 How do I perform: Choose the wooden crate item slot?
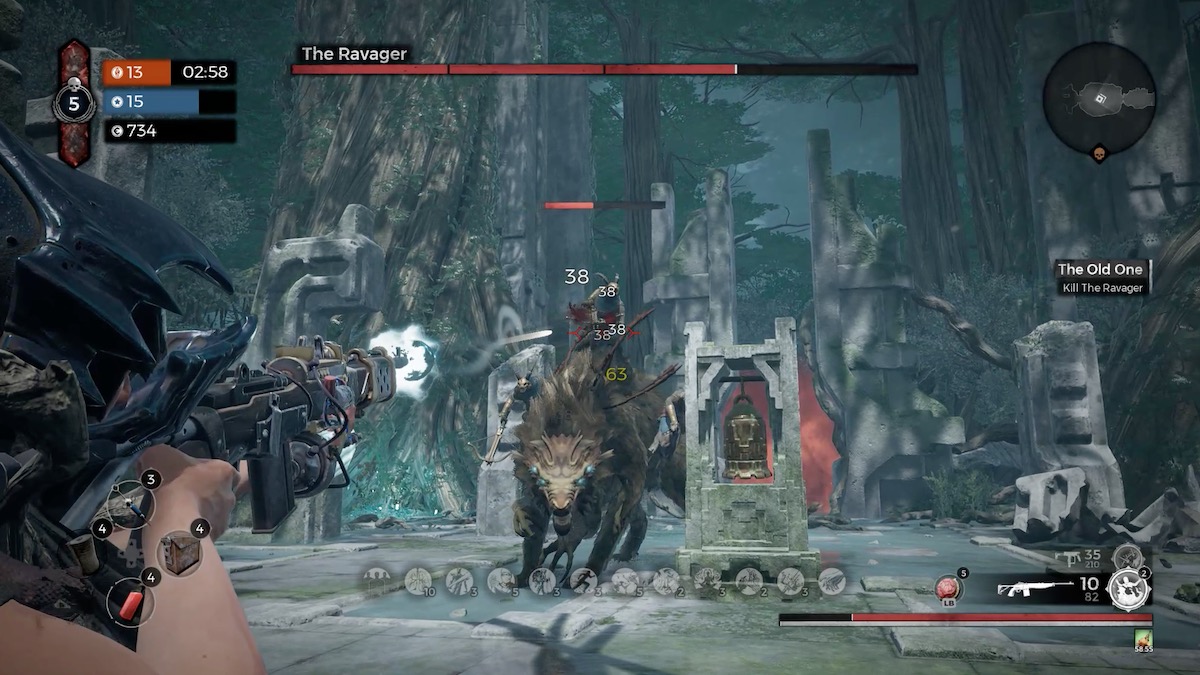[180, 553]
